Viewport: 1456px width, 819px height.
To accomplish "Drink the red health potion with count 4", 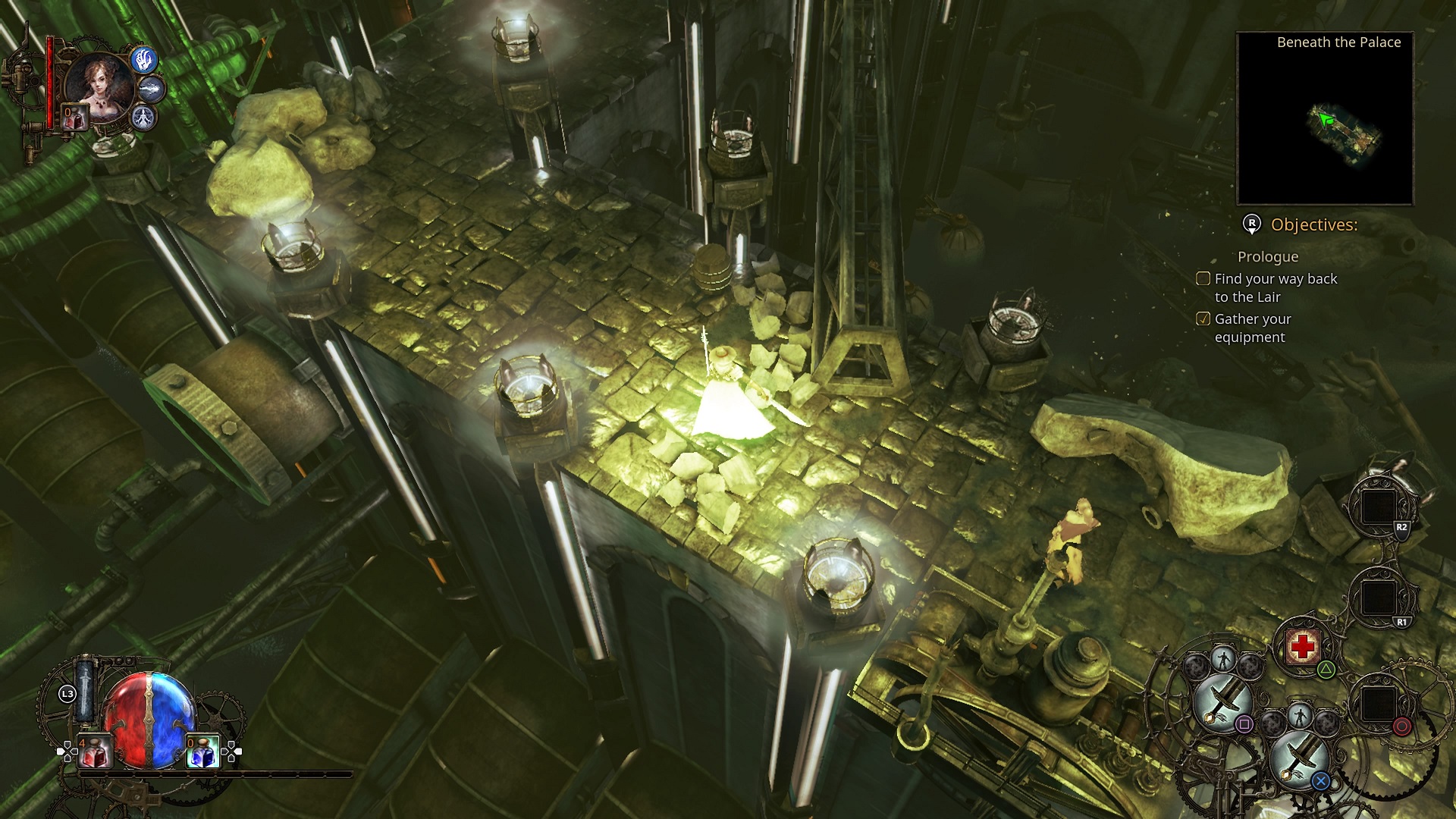I will click(94, 752).
